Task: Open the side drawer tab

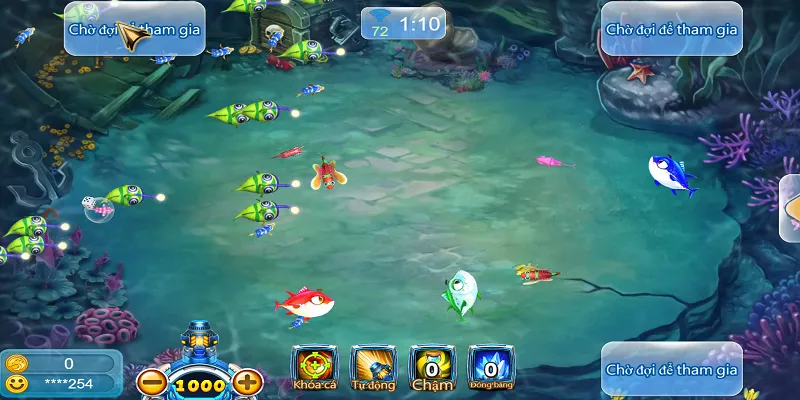Action: (x=790, y=208)
